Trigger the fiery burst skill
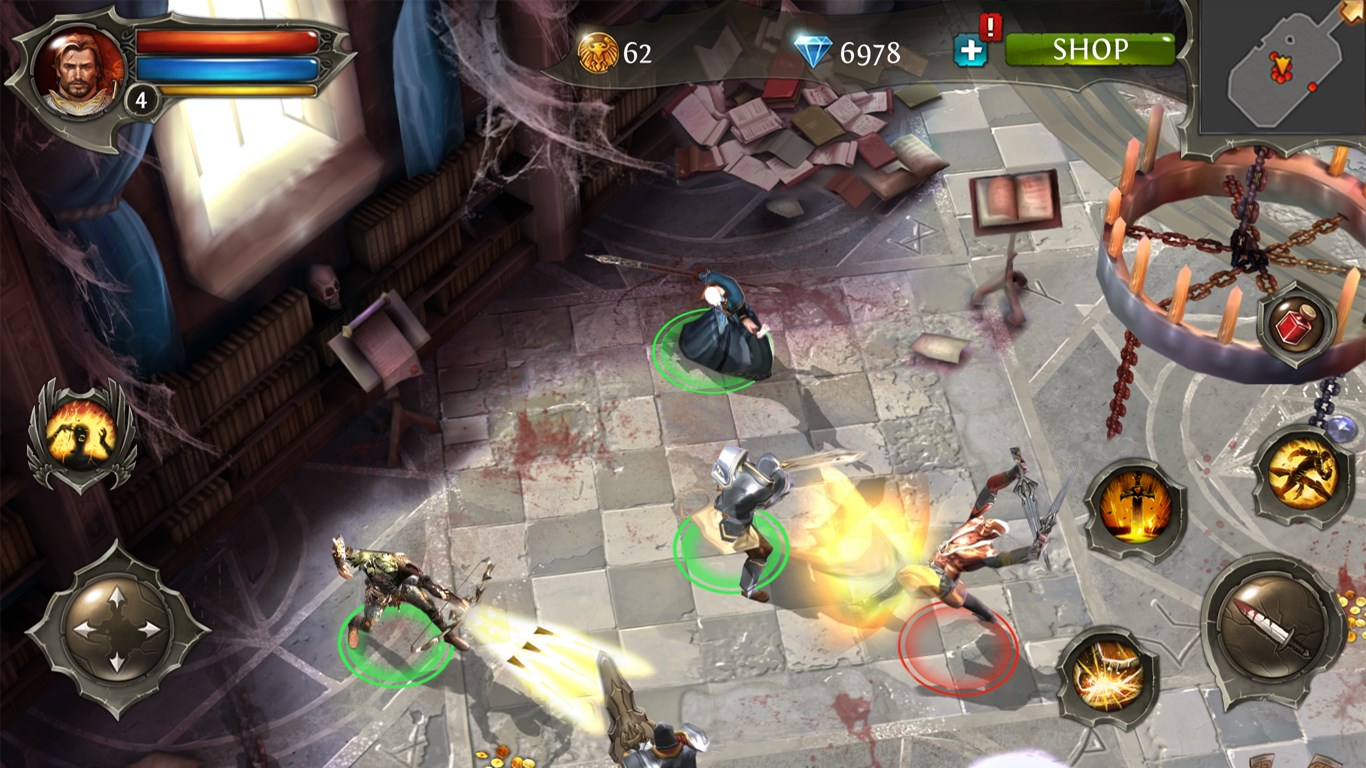Screen dimensions: 1366x768 click(x=1108, y=676)
